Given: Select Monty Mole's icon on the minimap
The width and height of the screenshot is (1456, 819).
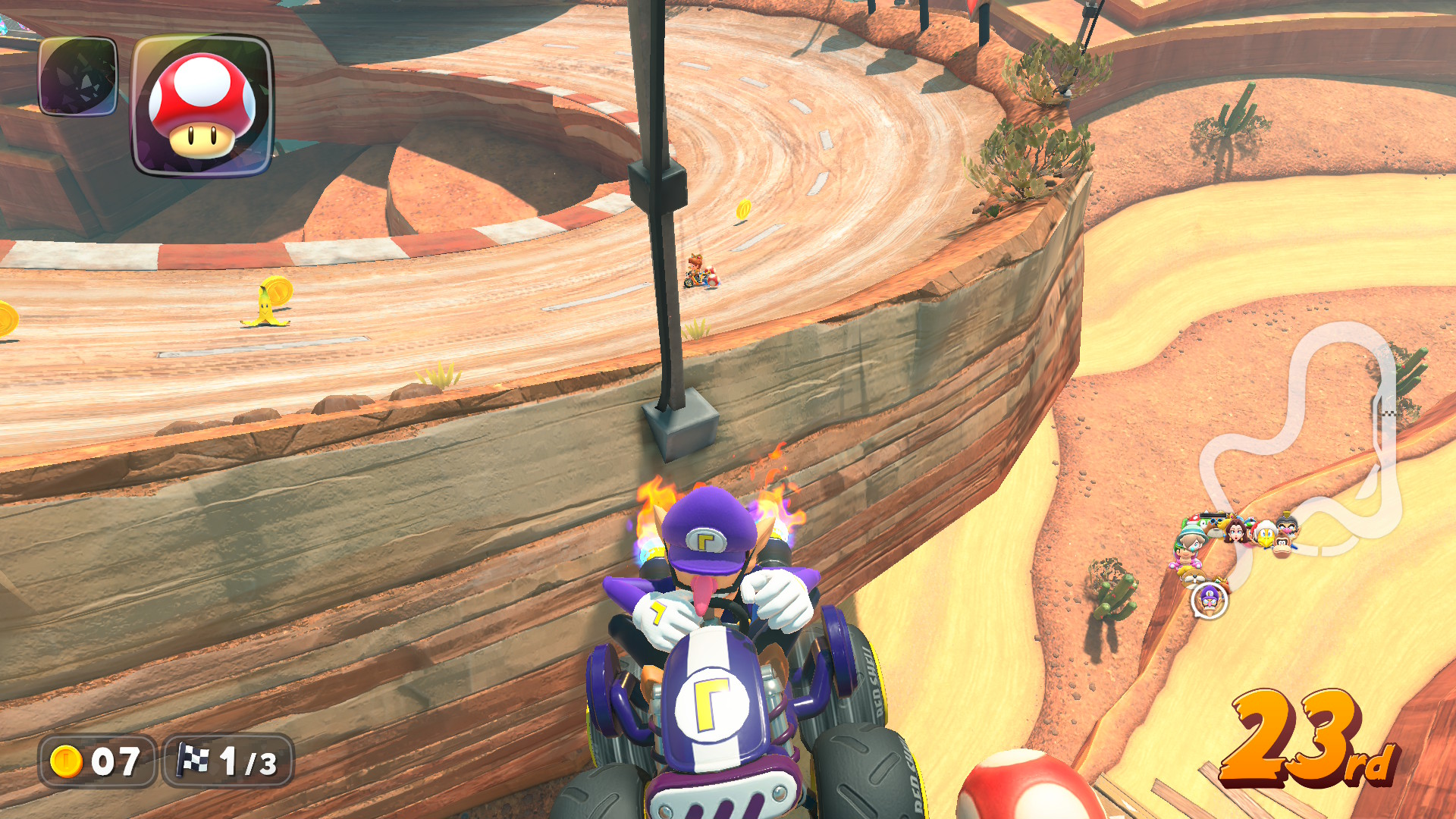Looking at the screenshot, I should point(1195,576).
